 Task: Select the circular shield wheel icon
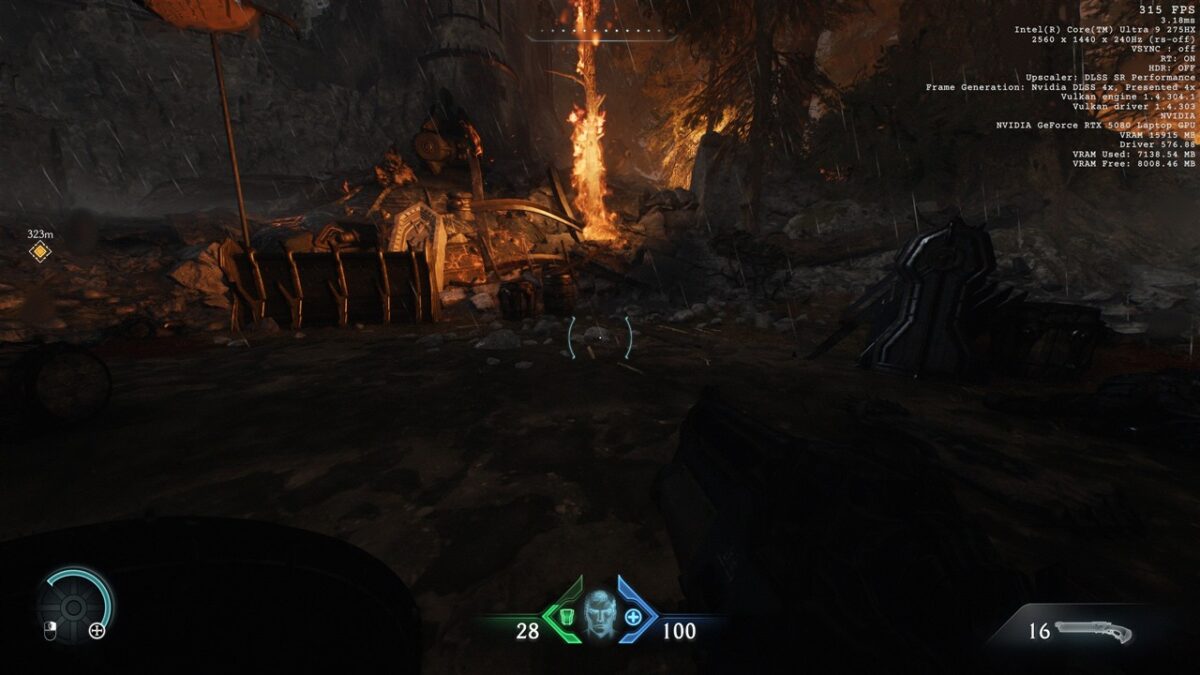73,606
